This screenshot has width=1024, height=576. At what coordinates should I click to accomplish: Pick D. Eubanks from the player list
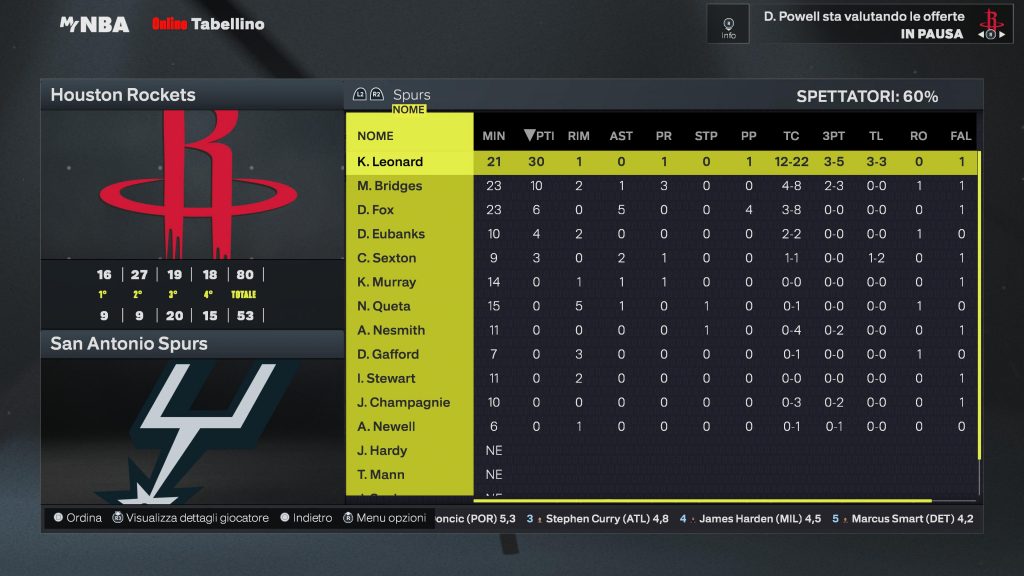coord(391,234)
